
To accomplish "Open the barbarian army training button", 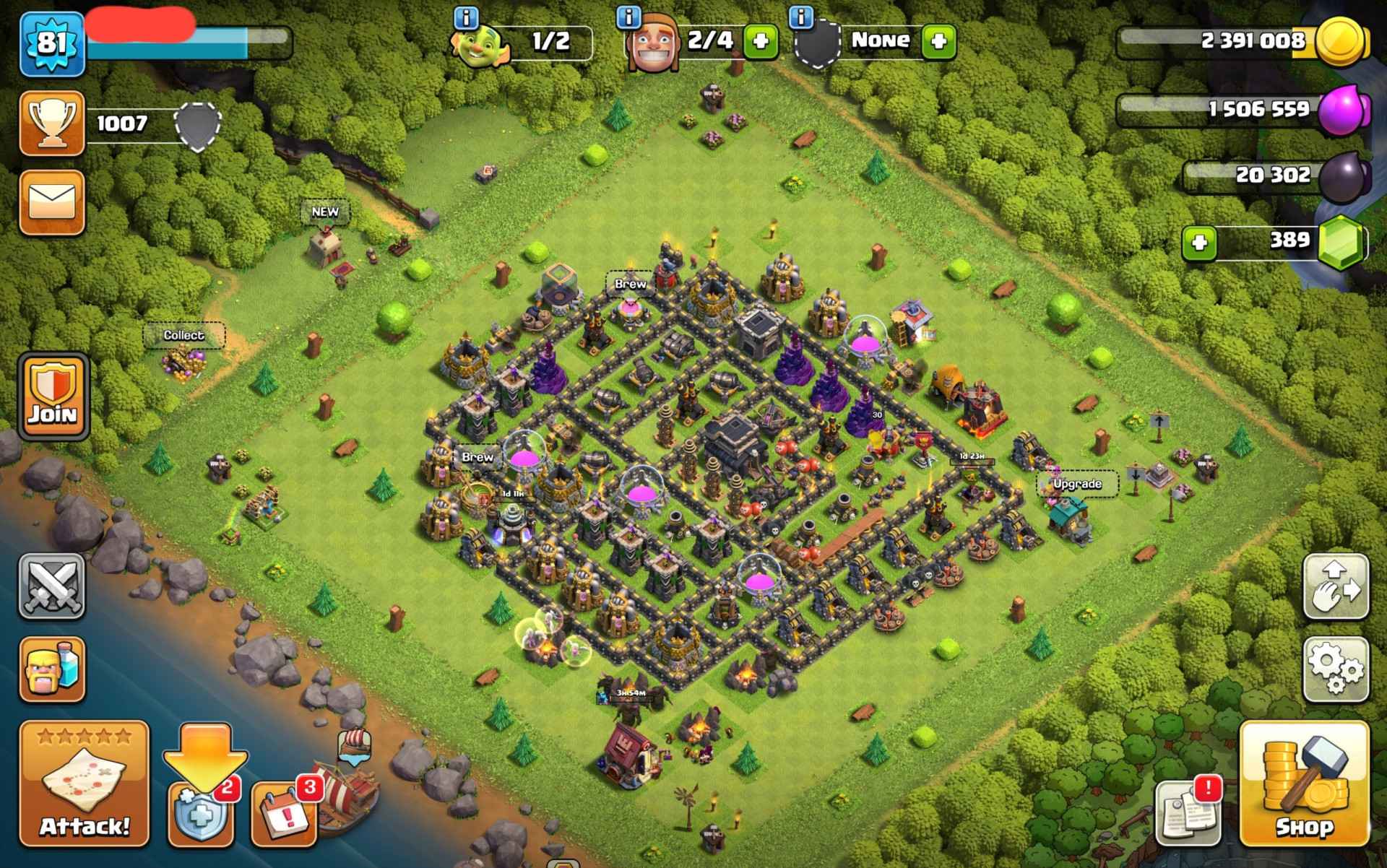I will point(52,669).
